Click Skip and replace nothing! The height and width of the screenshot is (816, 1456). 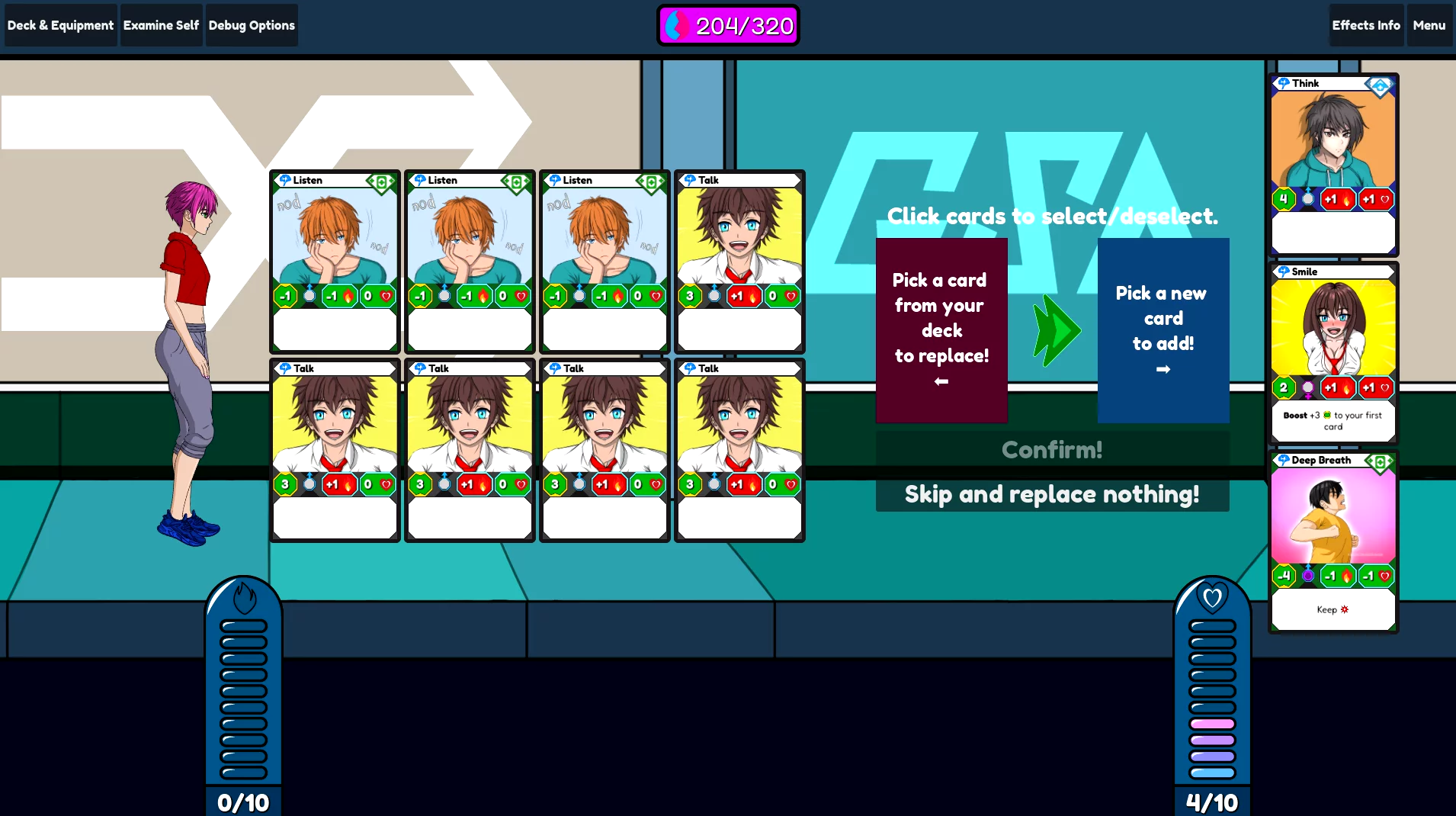1052,494
